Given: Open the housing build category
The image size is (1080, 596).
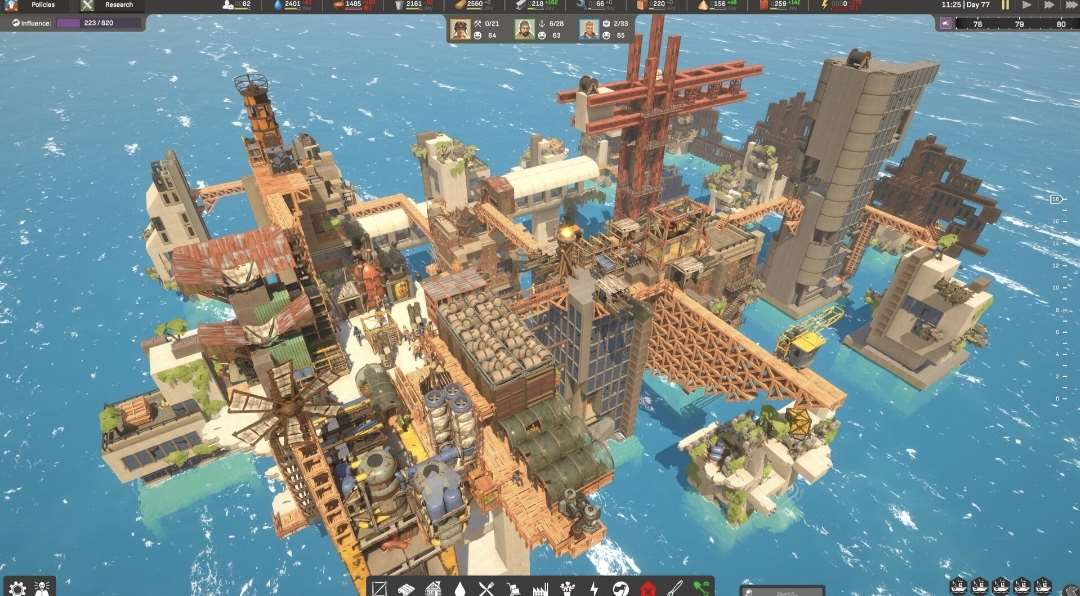Looking at the screenshot, I should click(433, 589).
